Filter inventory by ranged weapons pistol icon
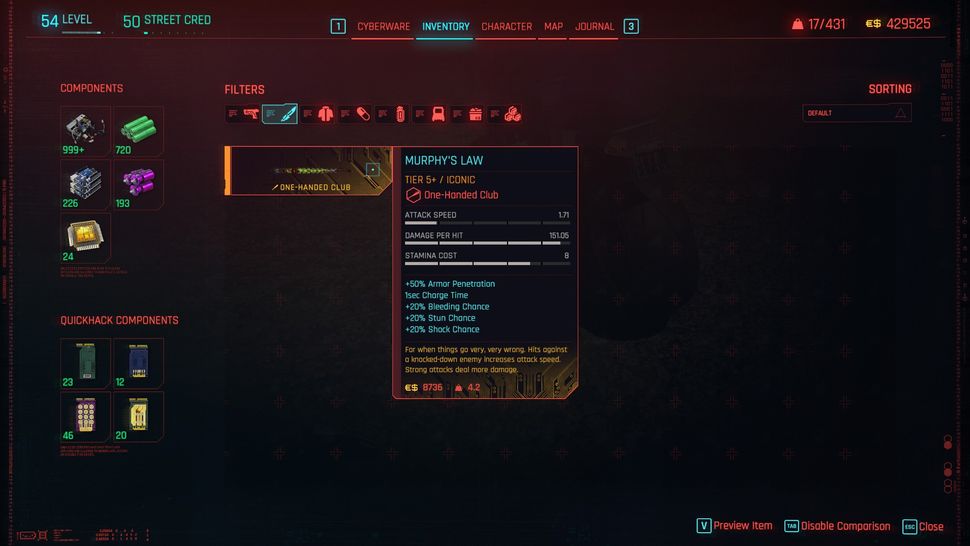Screen dimensions: 970x546 point(250,114)
